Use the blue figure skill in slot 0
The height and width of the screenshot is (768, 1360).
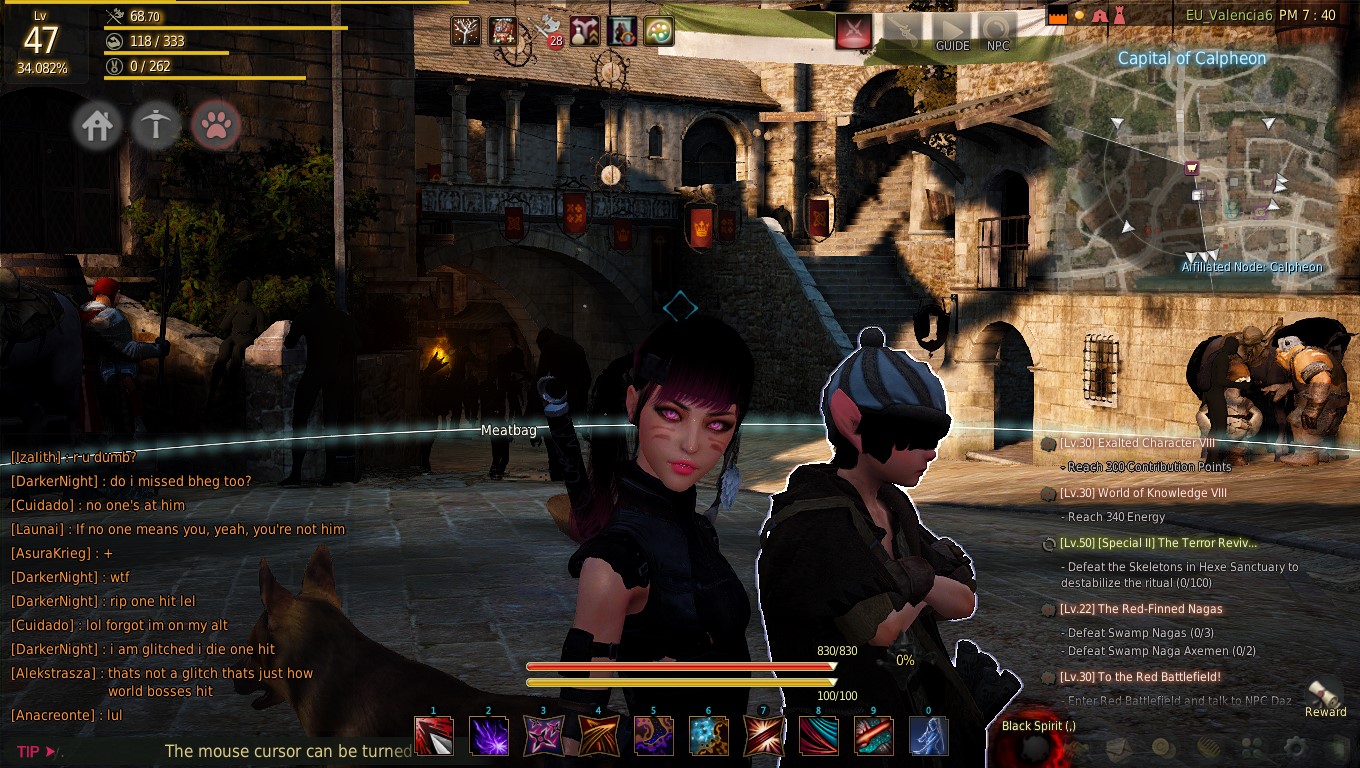(x=928, y=736)
